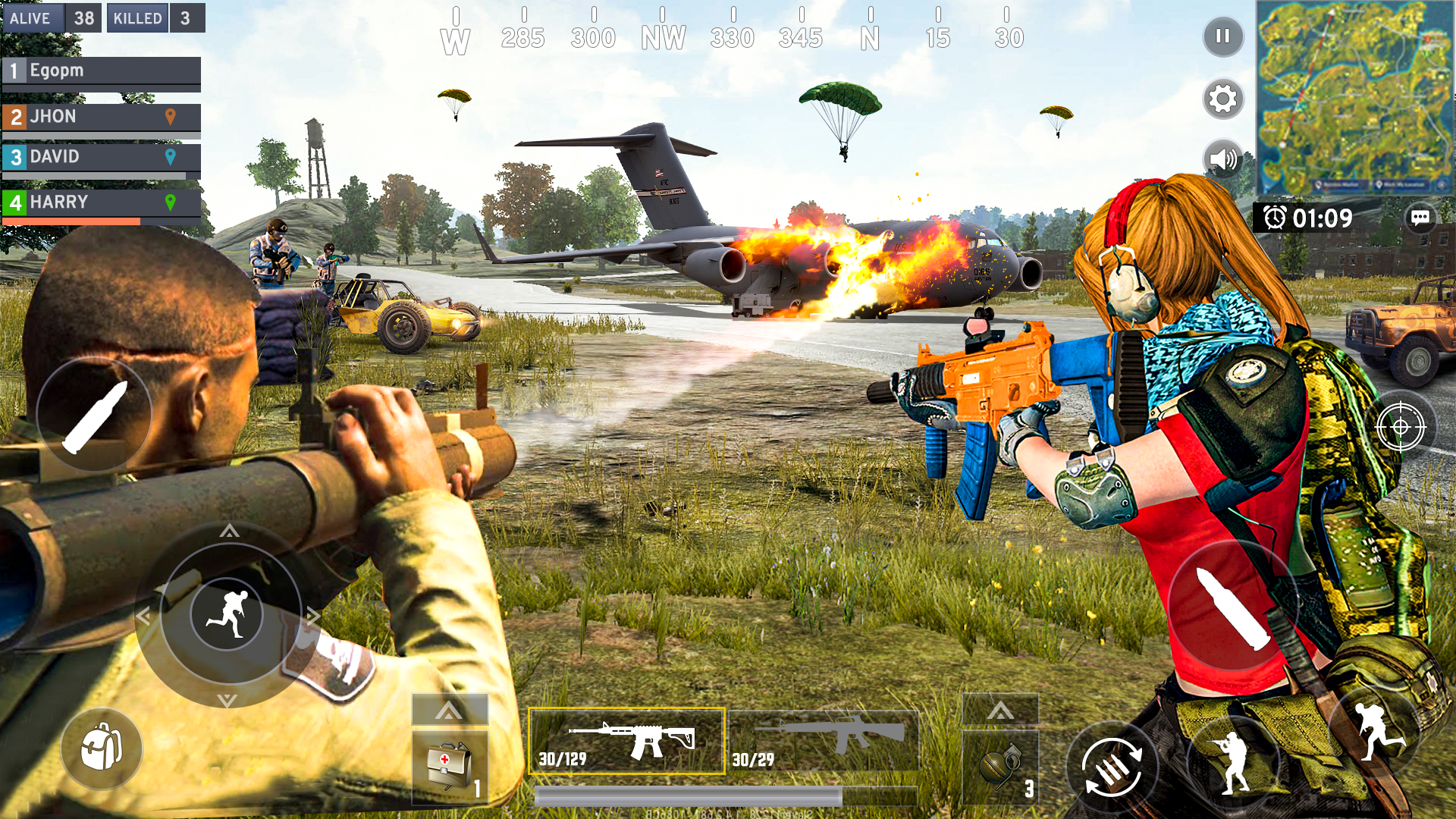Open the settings gear

[1222, 99]
